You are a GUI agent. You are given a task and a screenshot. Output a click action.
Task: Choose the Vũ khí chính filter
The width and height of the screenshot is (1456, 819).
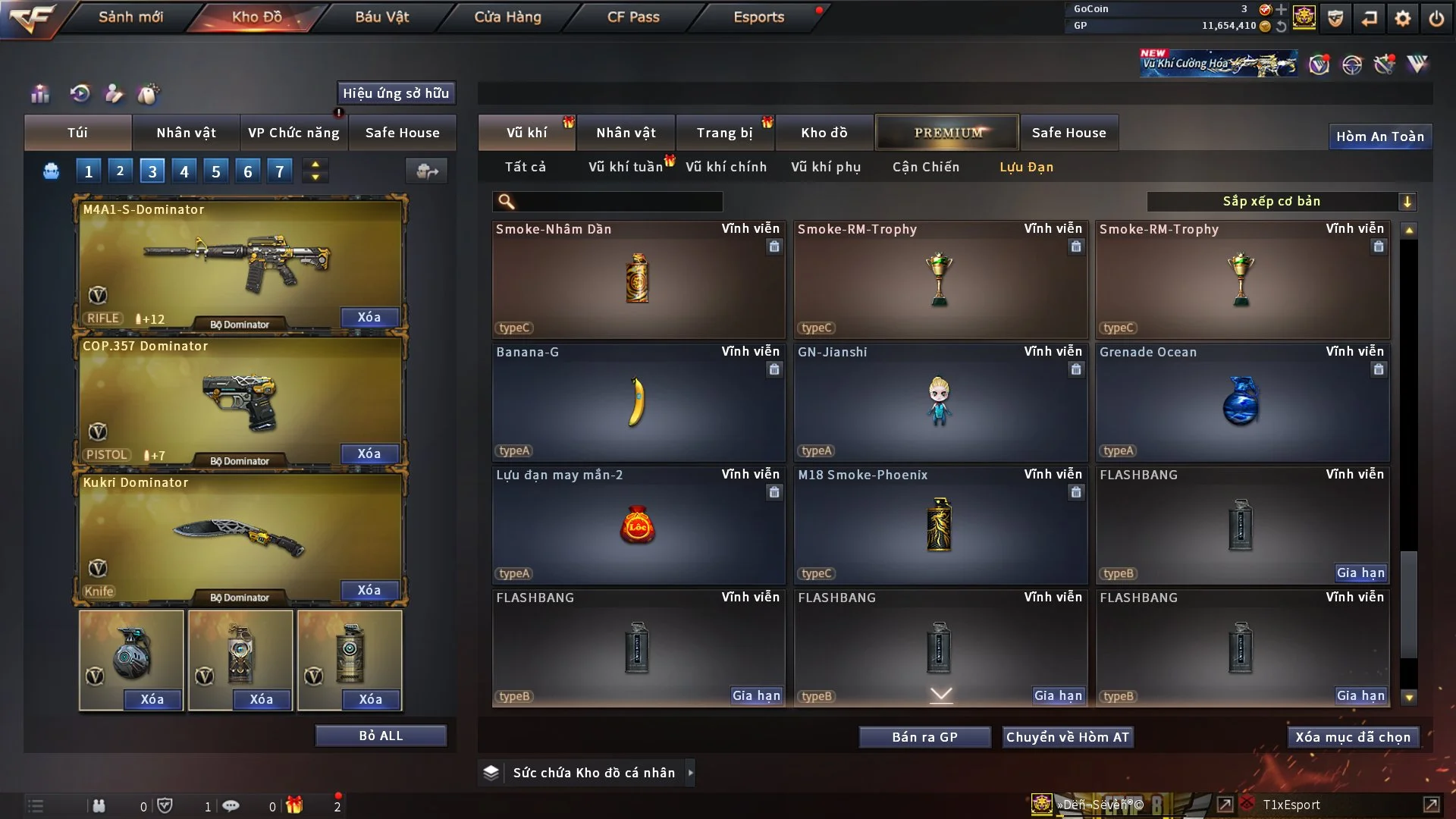point(726,167)
